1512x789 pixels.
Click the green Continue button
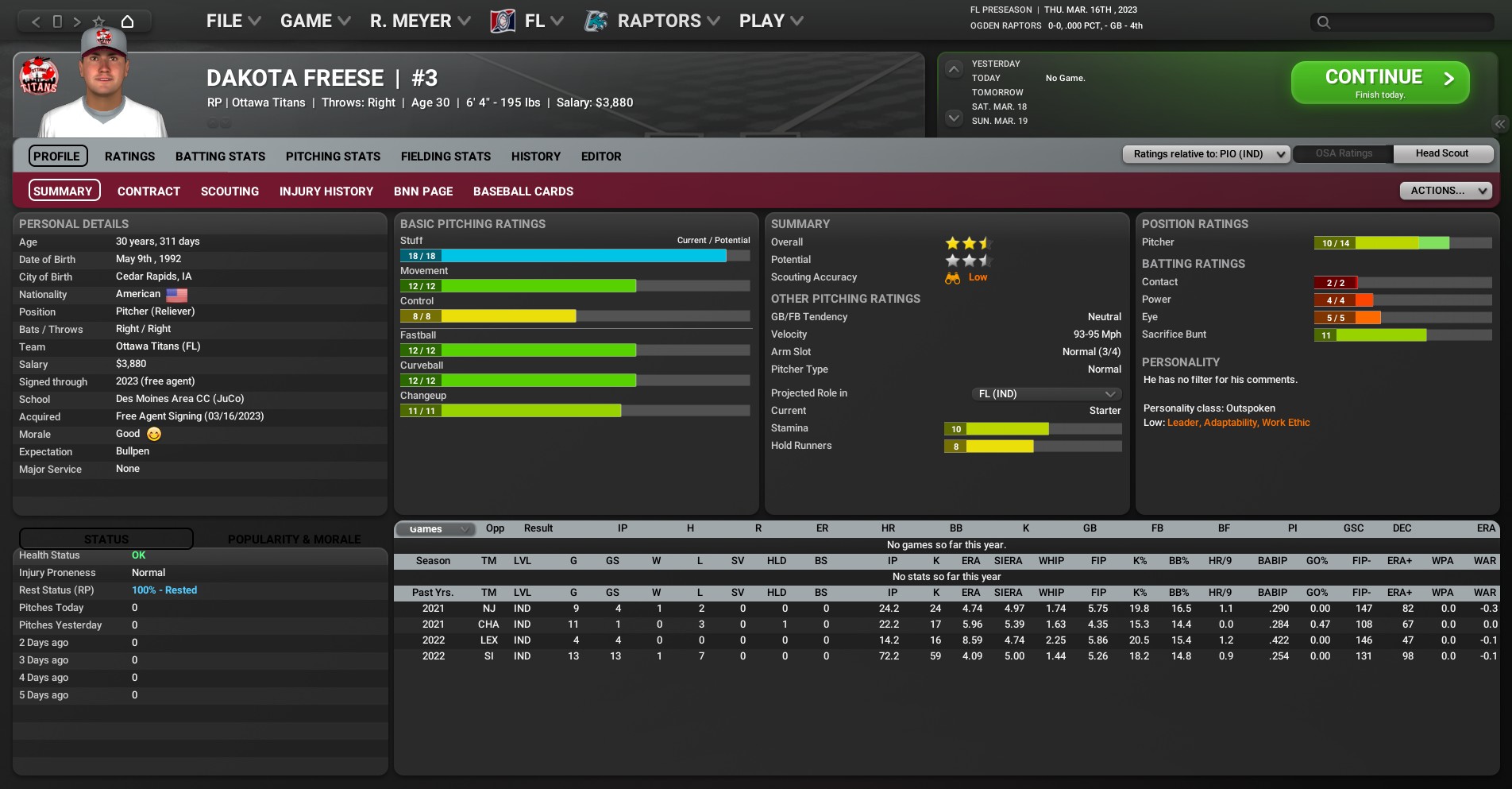tap(1379, 83)
